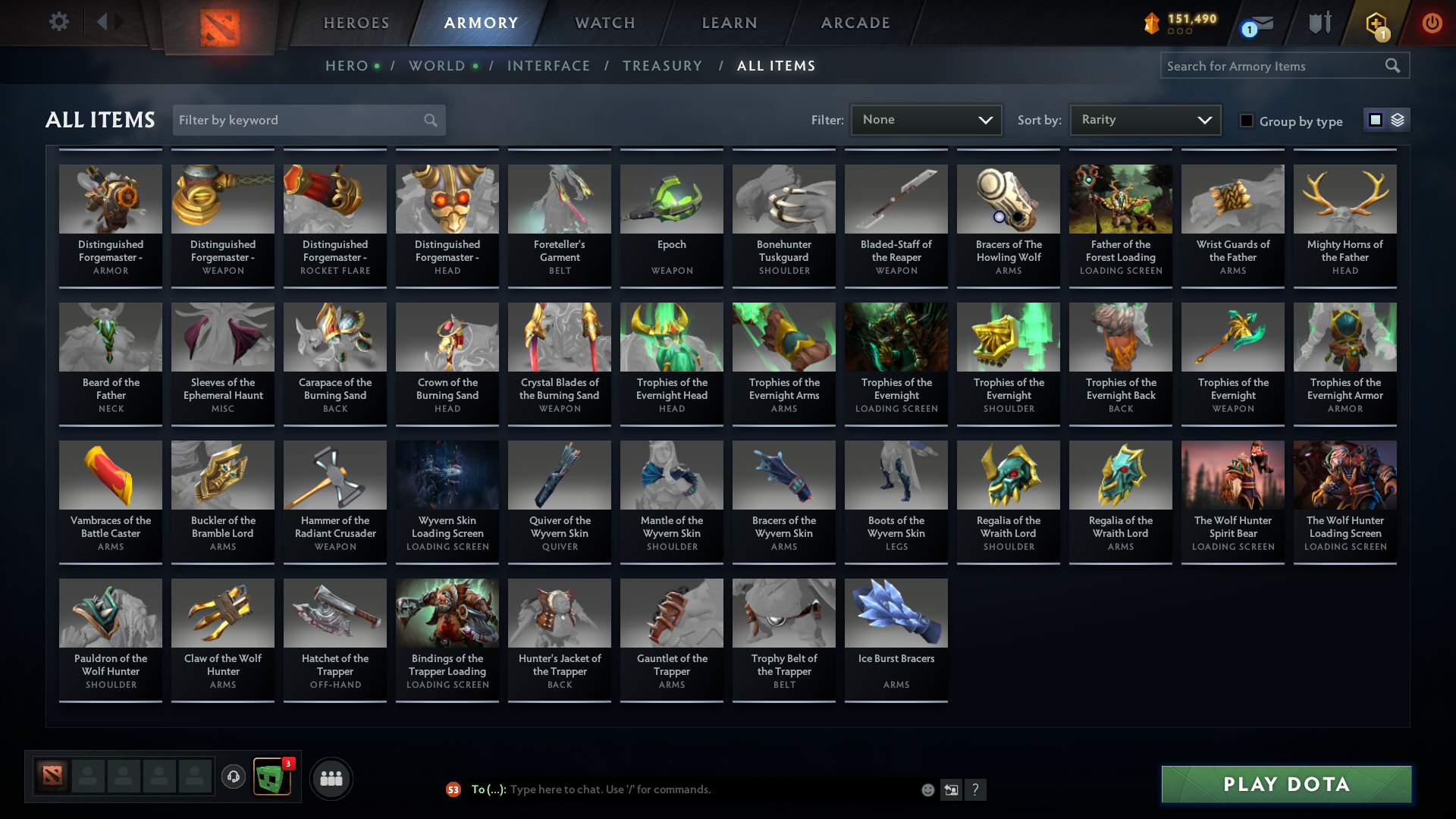Select the grid view square toggle
This screenshot has height=819, width=1456.
coord(1375,120)
